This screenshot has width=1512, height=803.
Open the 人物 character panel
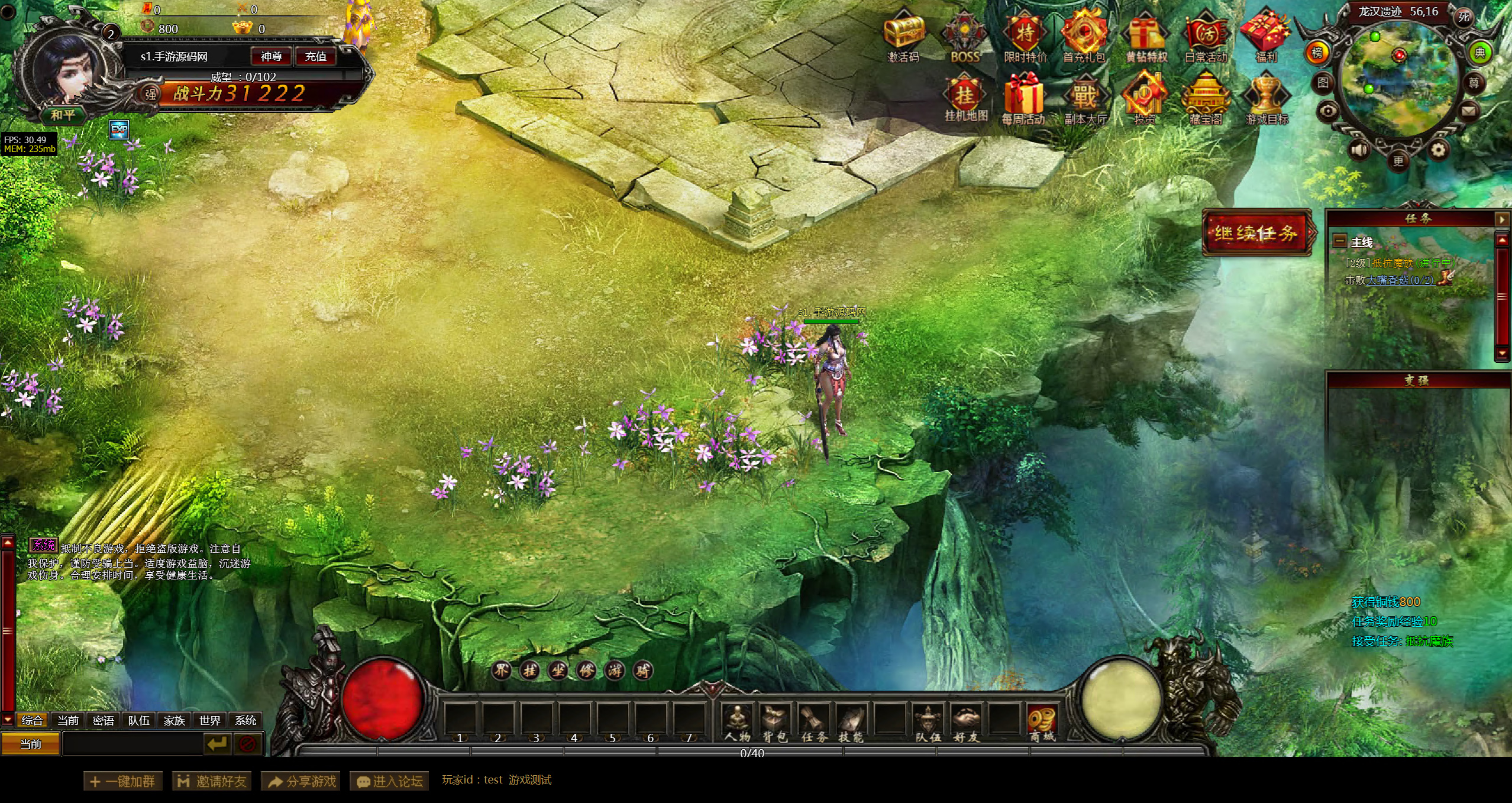(738, 723)
